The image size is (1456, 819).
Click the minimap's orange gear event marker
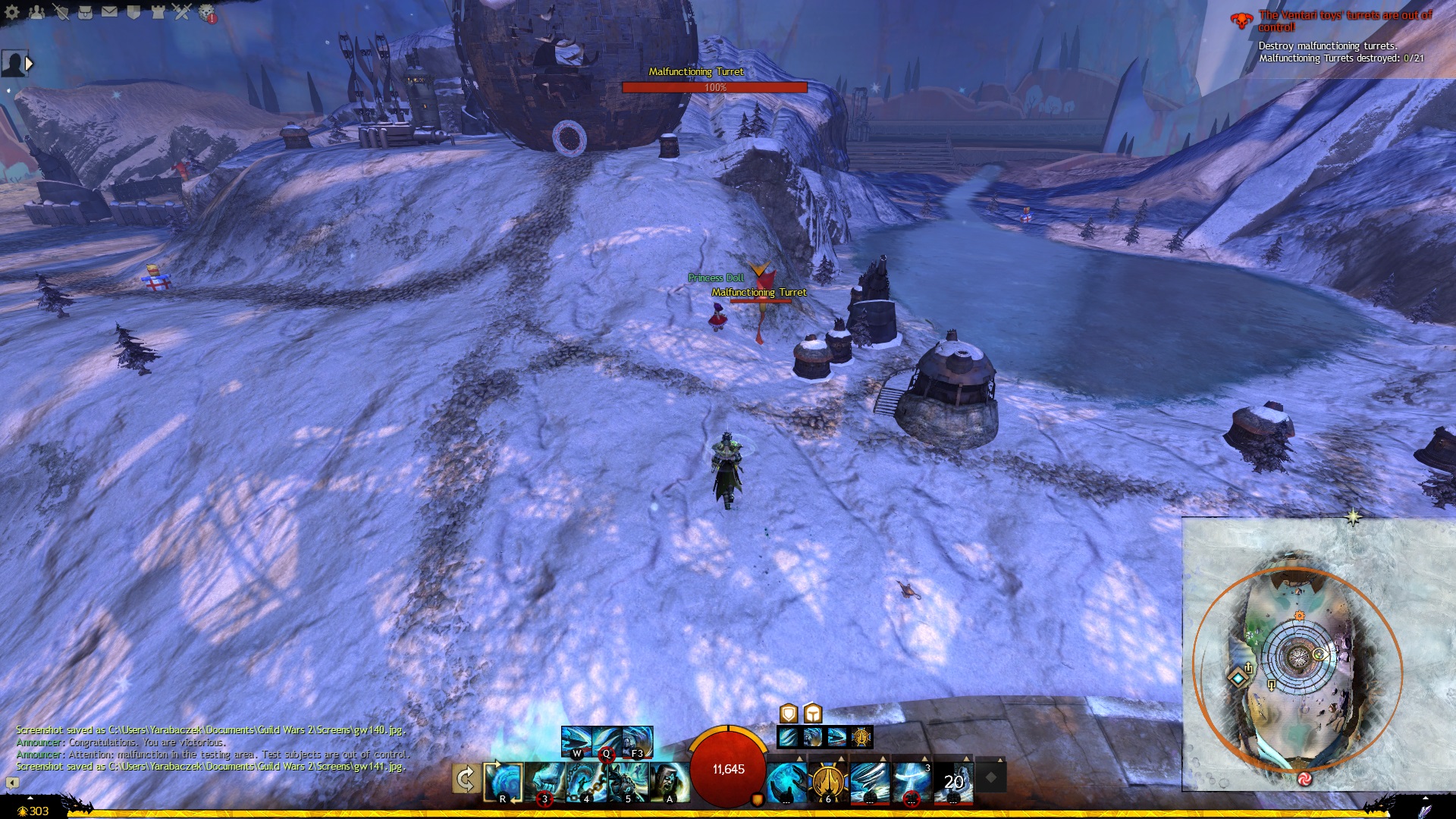(1300, 616)
